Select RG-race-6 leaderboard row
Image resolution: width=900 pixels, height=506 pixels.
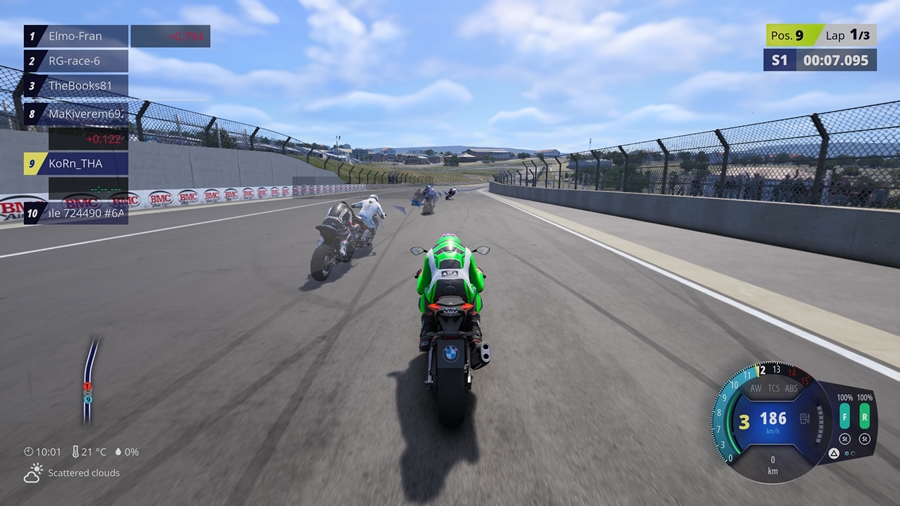76,61
